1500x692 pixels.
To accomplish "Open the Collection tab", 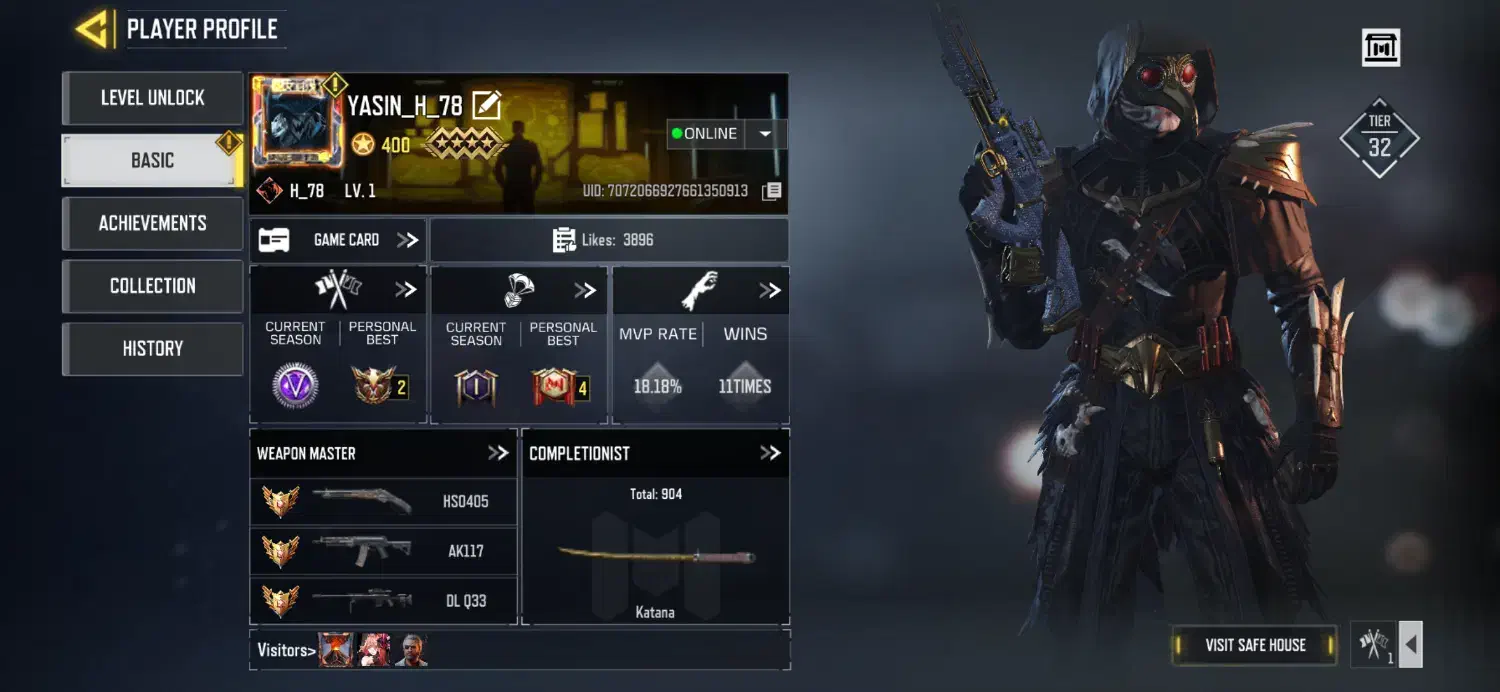I will (152, 286).
